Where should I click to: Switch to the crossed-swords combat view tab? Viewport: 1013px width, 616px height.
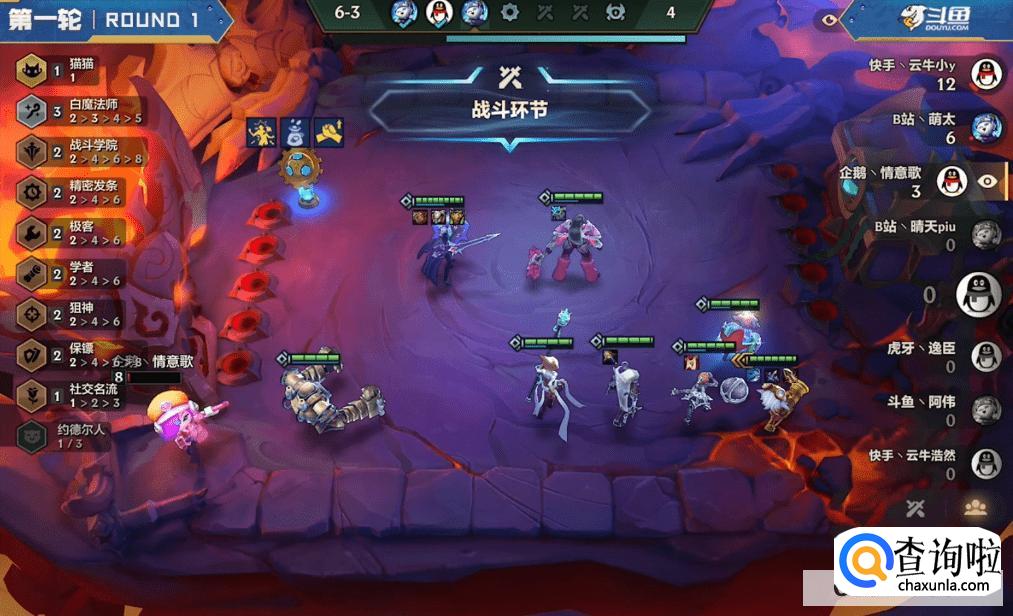pyautogui.click(x=916, y=508)
